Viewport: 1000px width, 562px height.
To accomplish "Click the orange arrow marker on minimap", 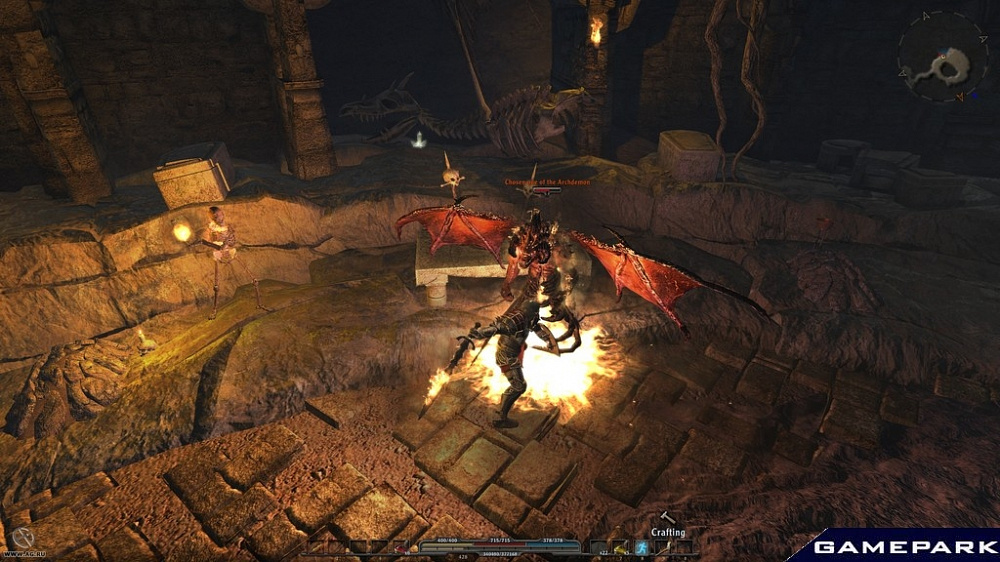I will 960,96.
